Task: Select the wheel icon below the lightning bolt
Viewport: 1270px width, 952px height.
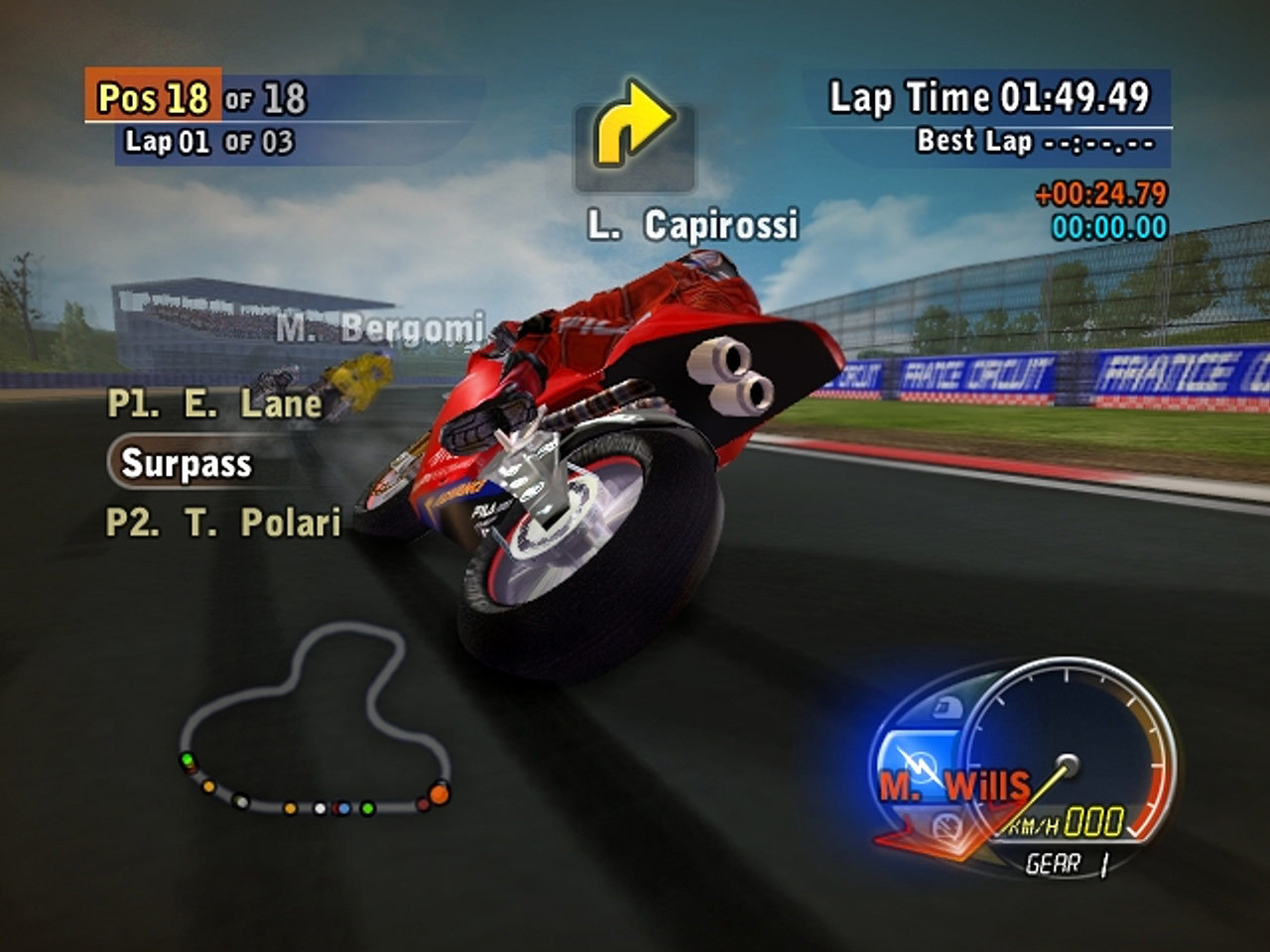Action: click(x=946, y=824)
